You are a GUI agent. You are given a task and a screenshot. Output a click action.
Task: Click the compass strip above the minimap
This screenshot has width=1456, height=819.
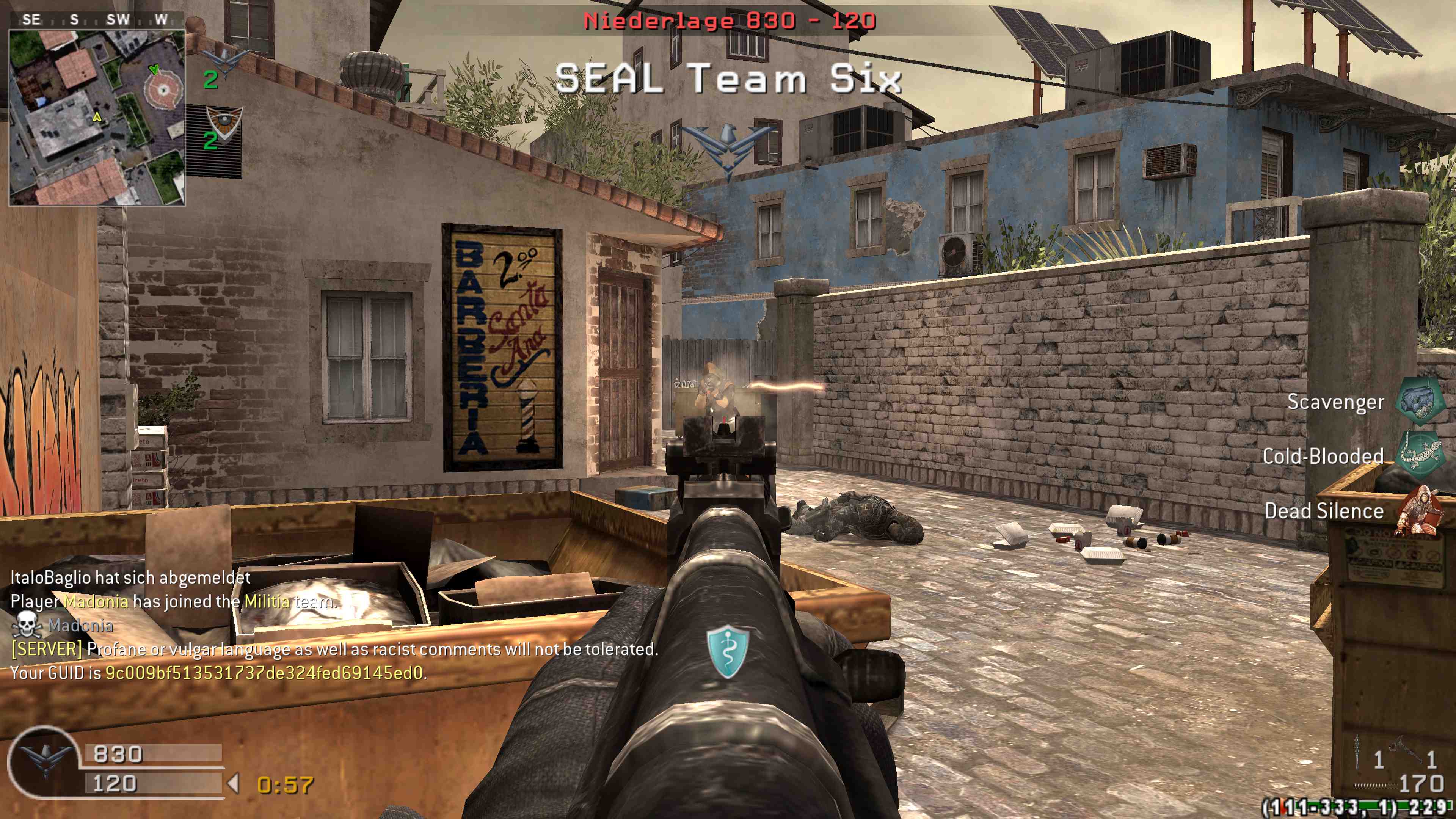96,20
